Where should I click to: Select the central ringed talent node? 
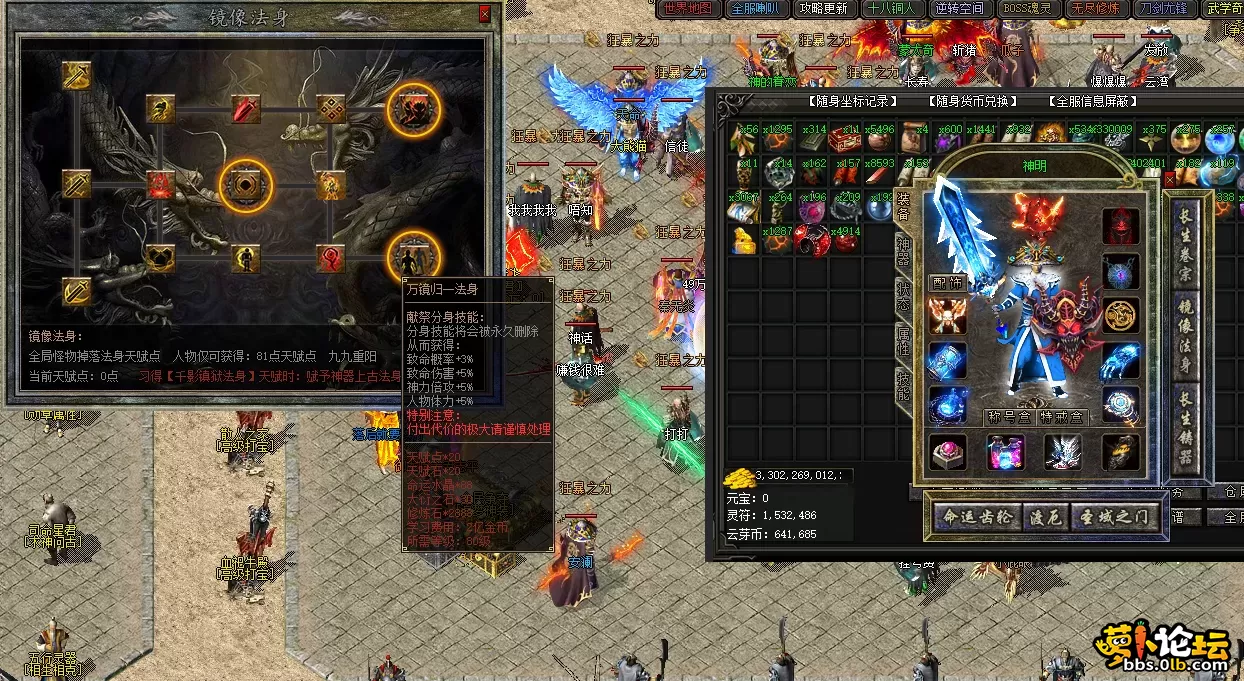click(x=245, y=185)
